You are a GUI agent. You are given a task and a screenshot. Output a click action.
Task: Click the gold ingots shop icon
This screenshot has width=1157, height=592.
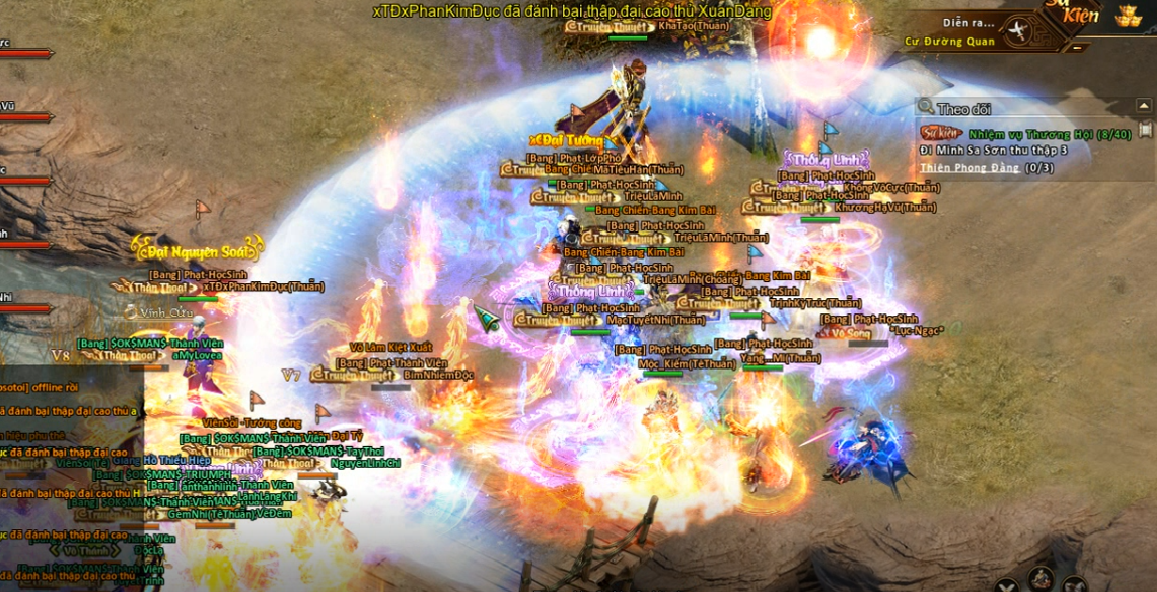pyautogui.click(x=1129, y=15)
